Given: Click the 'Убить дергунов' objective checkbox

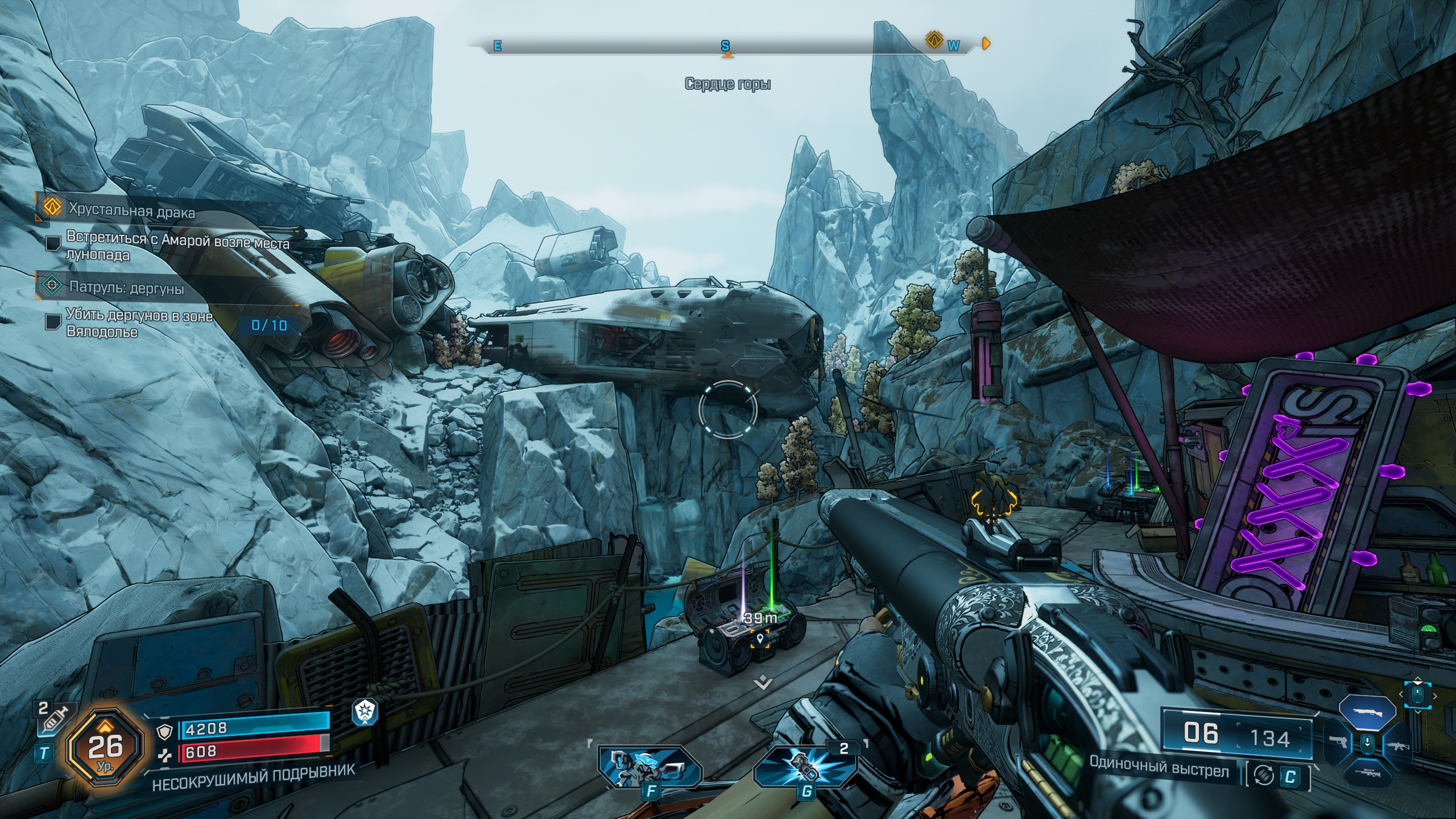Looking at the screenshot, I should click(53, 322).
